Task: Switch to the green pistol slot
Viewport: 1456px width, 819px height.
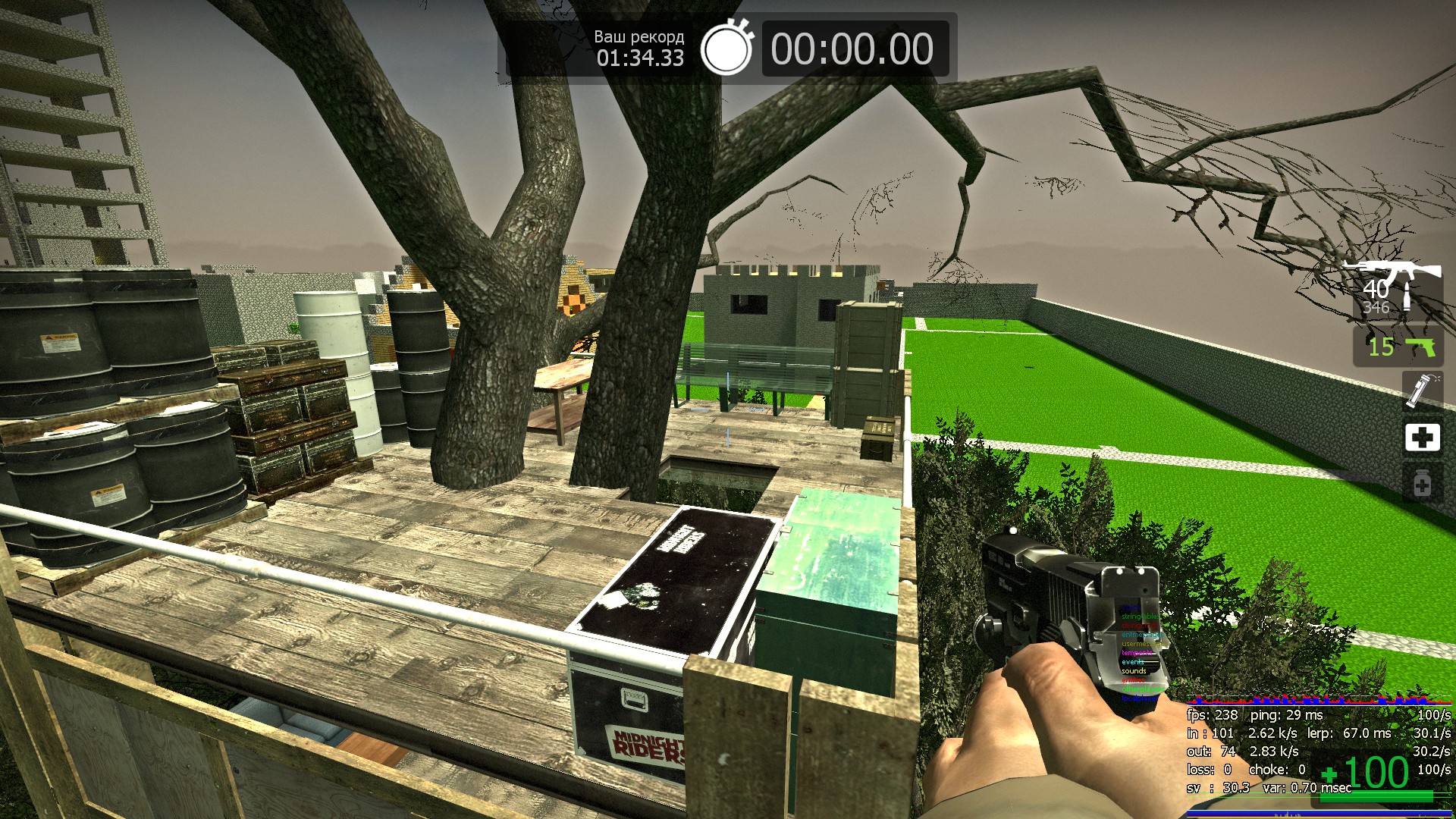Action: point(1398,347)
